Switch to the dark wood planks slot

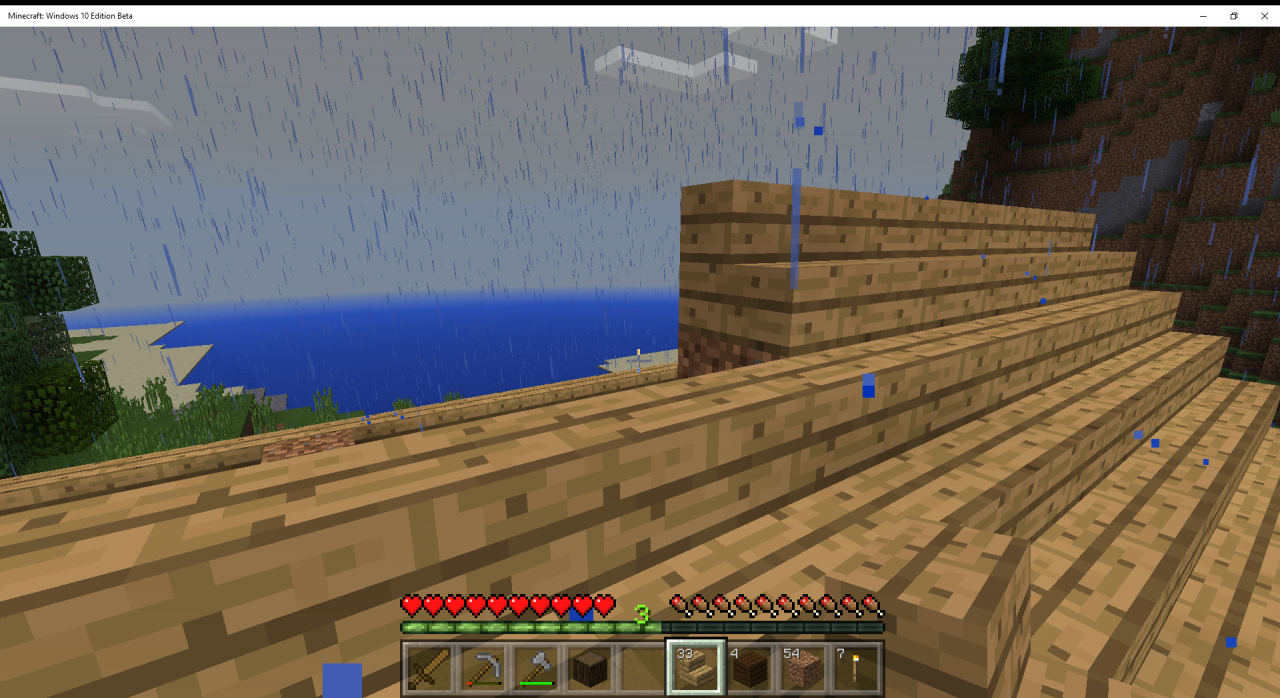(750, 668)
